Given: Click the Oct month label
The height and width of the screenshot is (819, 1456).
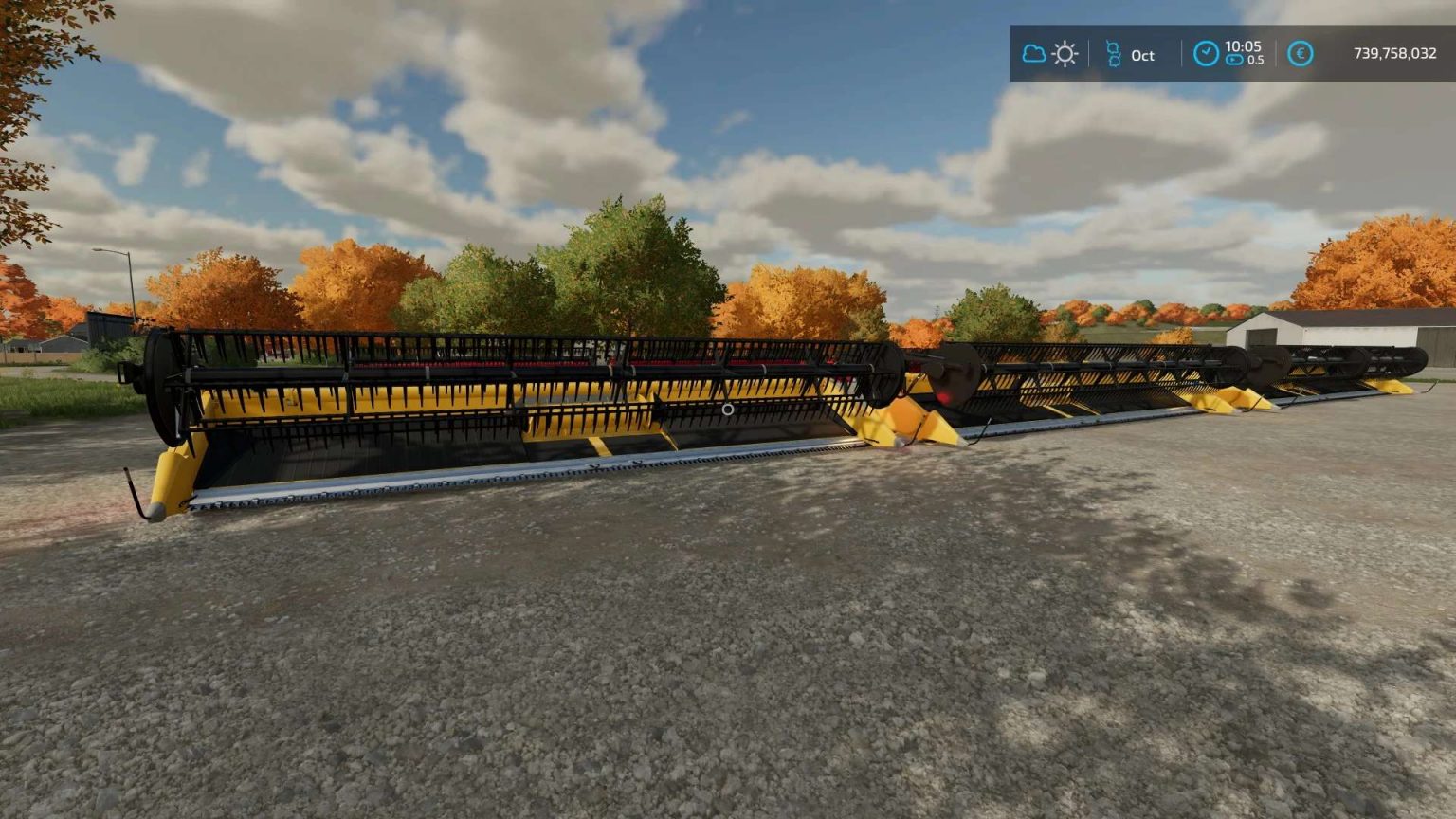Looking at the screenshot, I should (x=1143, y=55).
